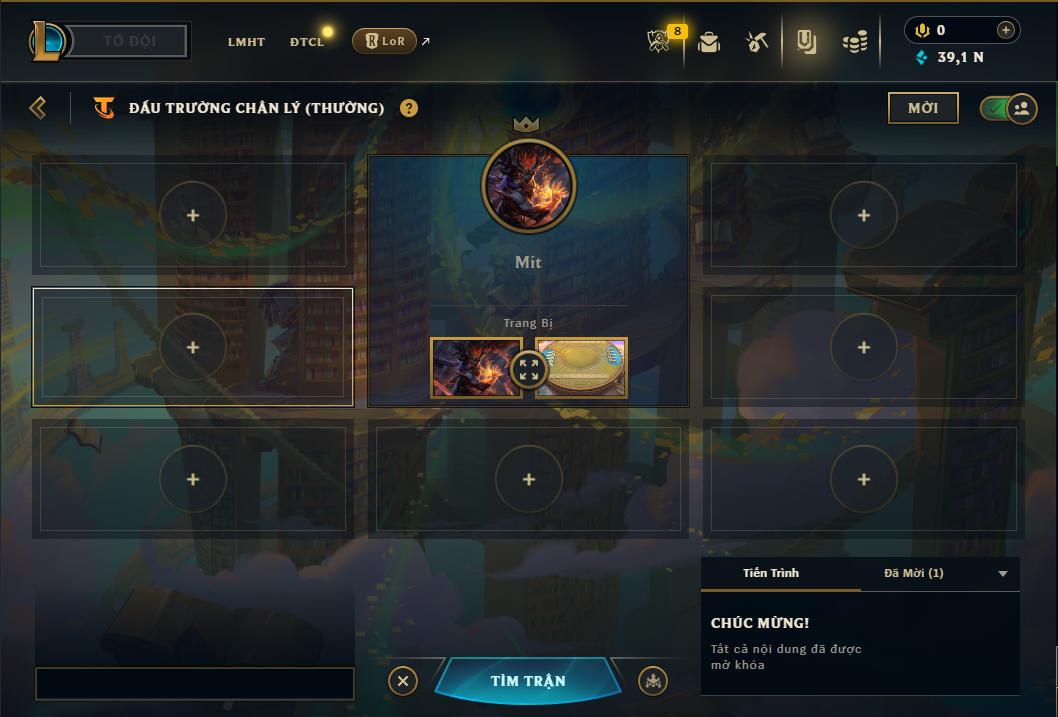Open the LoR launcher link
This screenshot has height=717, width=1058.
385,41
